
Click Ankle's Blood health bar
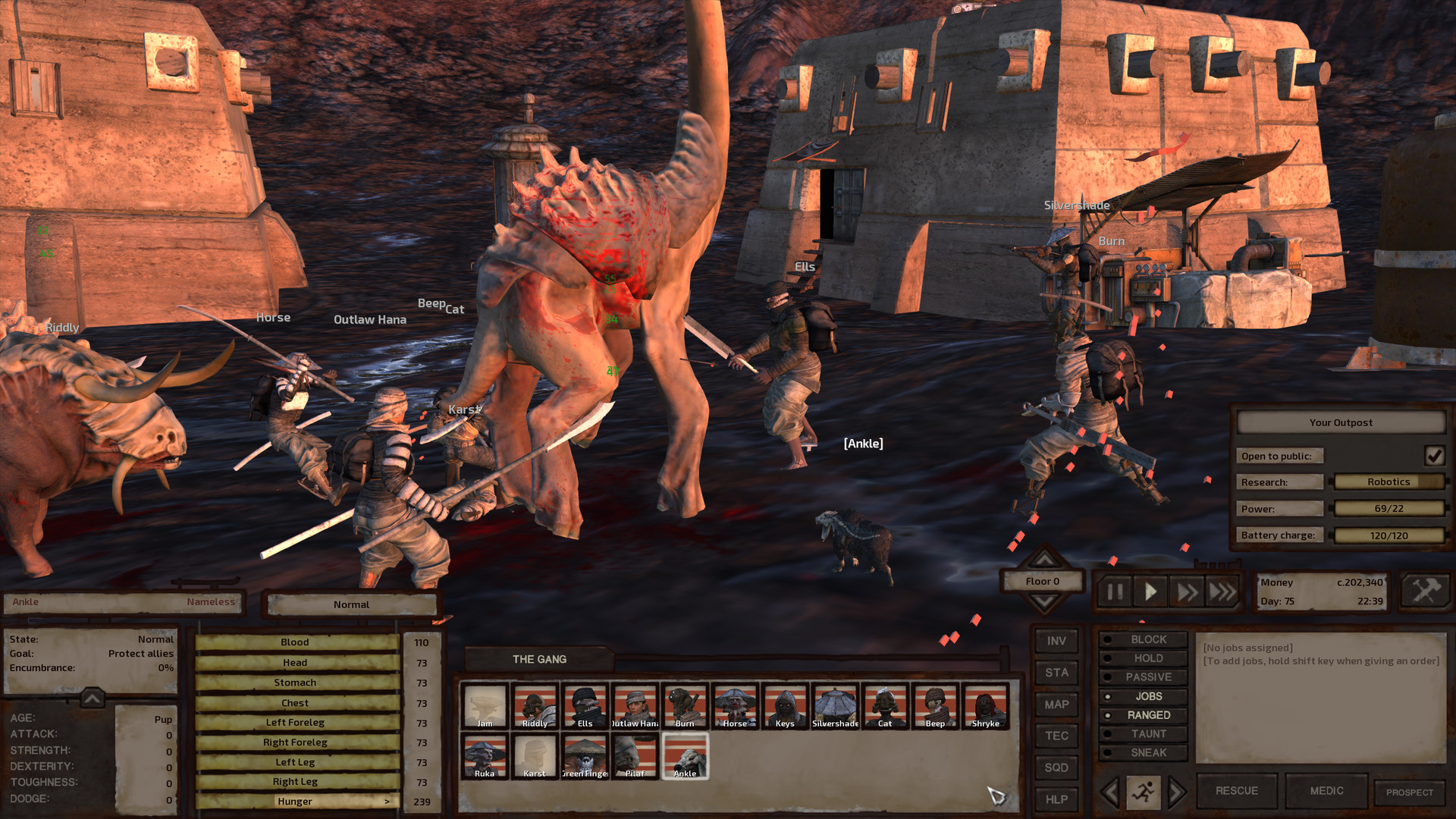294,642
